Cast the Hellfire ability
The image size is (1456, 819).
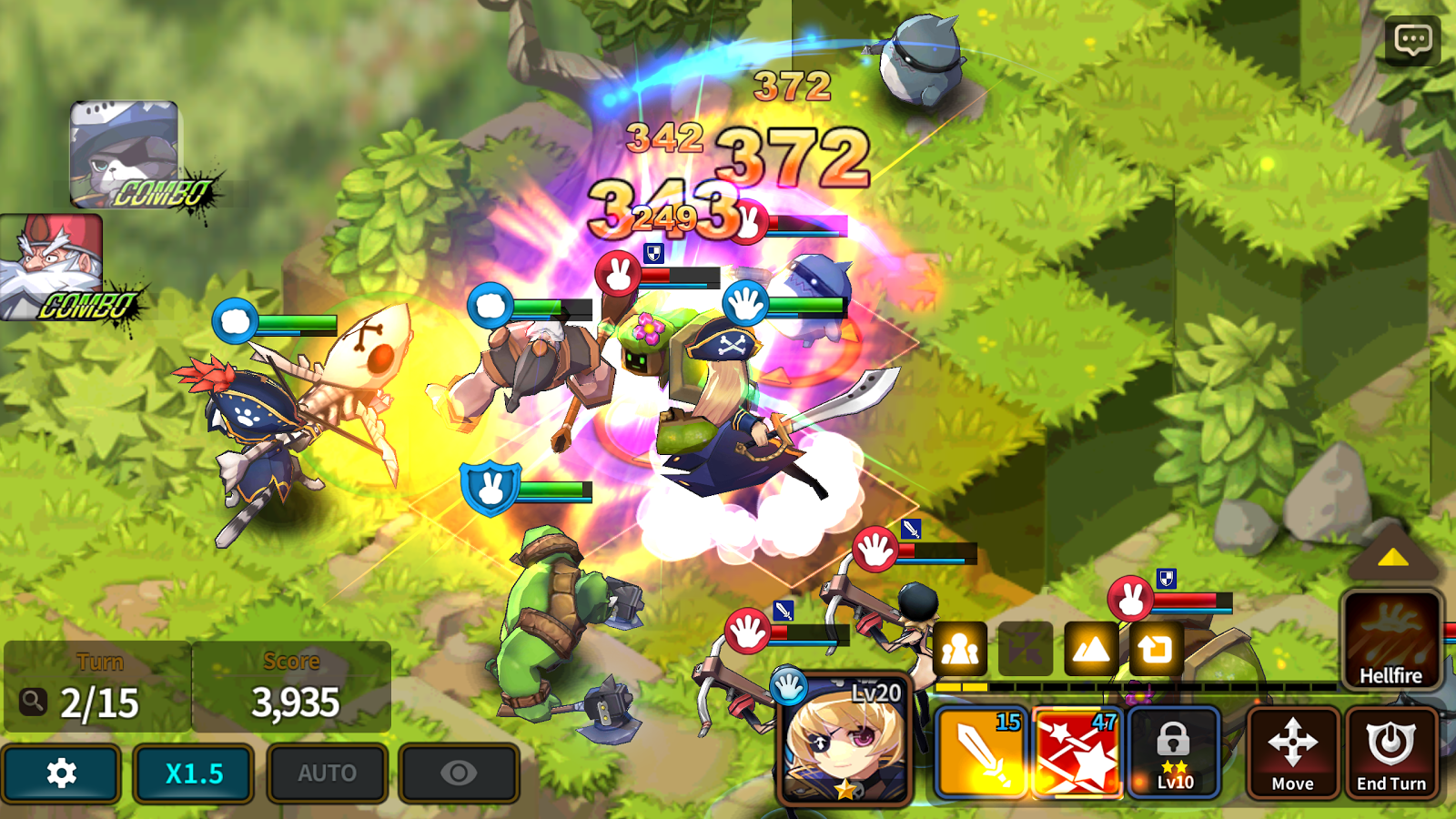tap(1391, 637)
